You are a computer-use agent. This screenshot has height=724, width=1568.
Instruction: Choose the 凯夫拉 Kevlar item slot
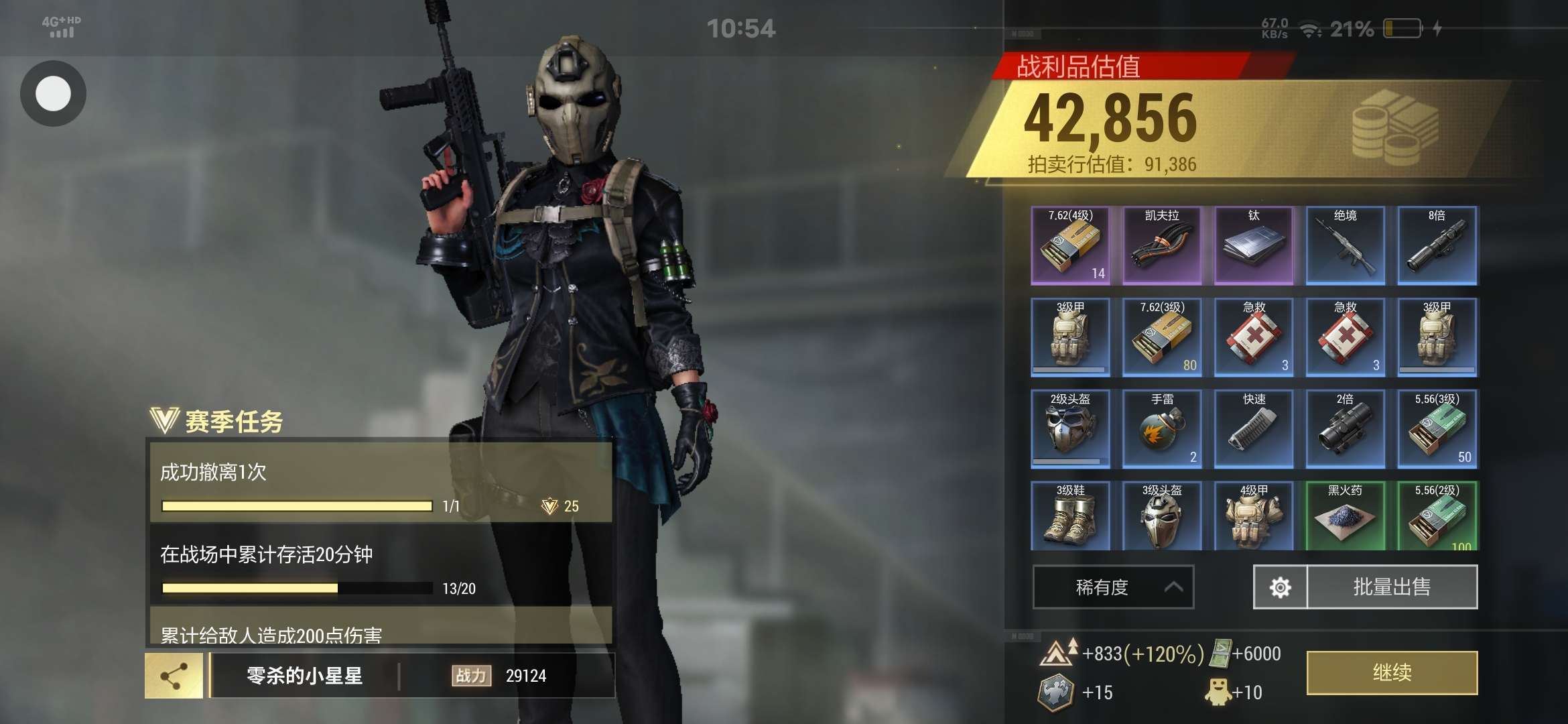point(1162,245)
